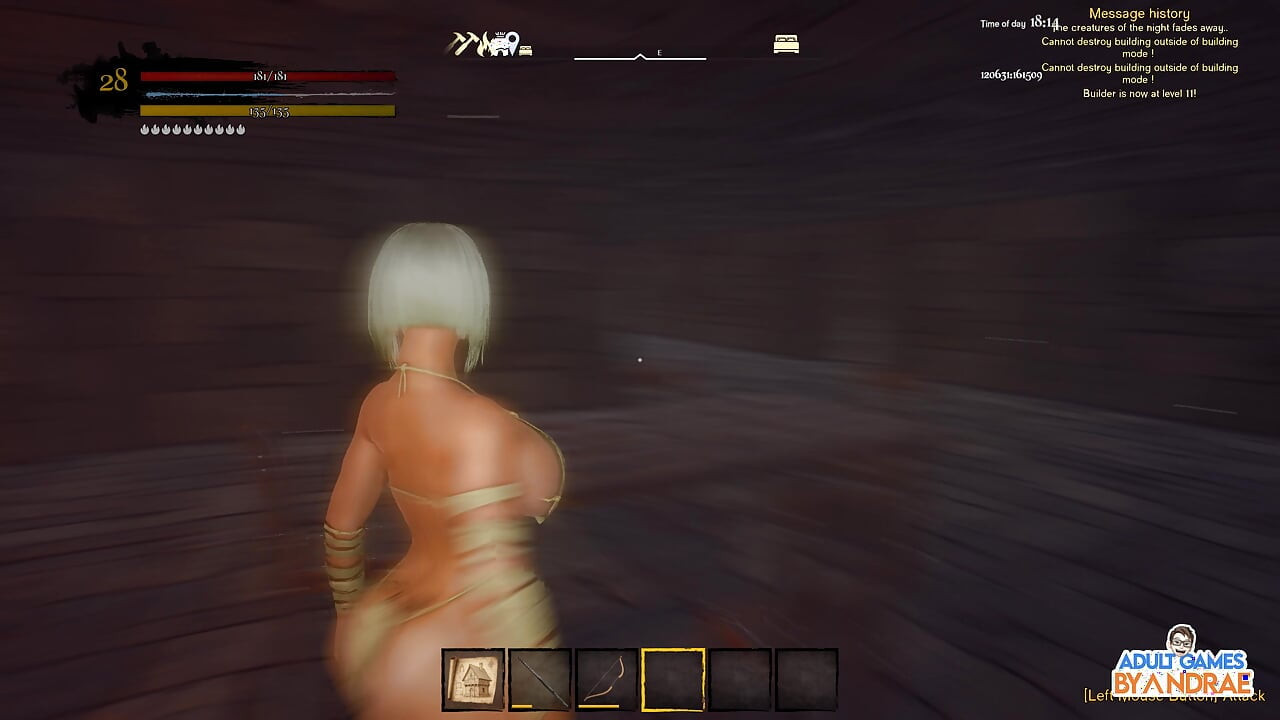Click the first flame pip below the stamina bar

pyautogui.click(x=144, y=128)
